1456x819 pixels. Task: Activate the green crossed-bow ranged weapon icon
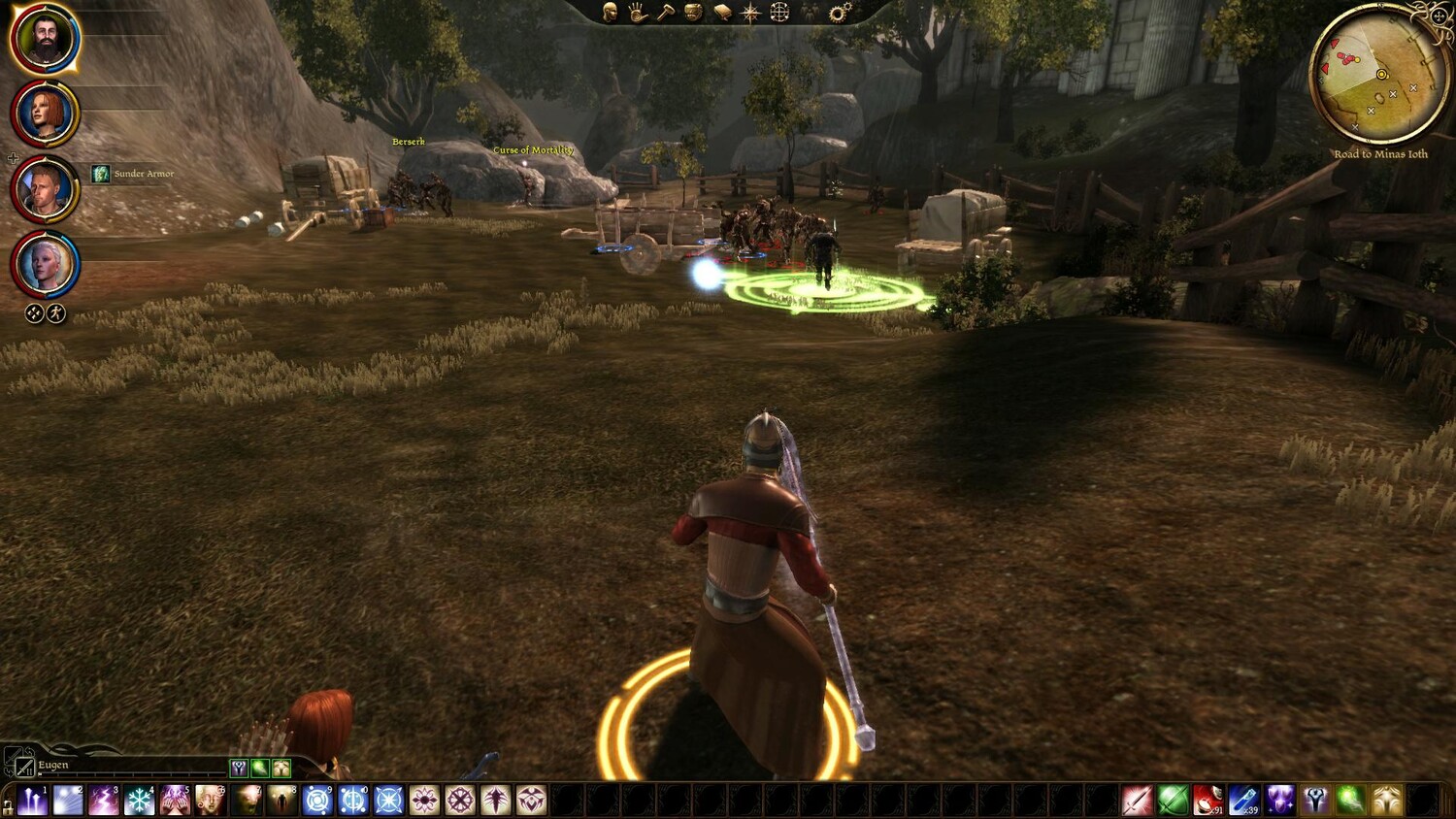[x=1173, y=801]
